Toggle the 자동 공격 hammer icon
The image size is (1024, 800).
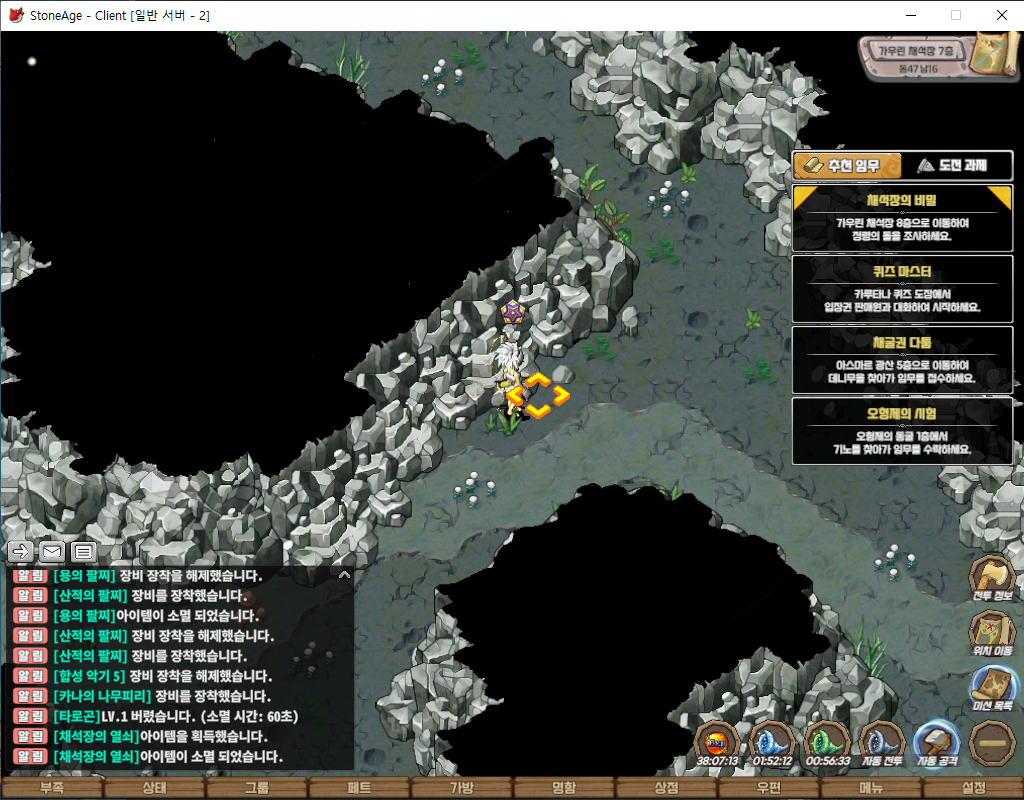[x=937, y=744]
